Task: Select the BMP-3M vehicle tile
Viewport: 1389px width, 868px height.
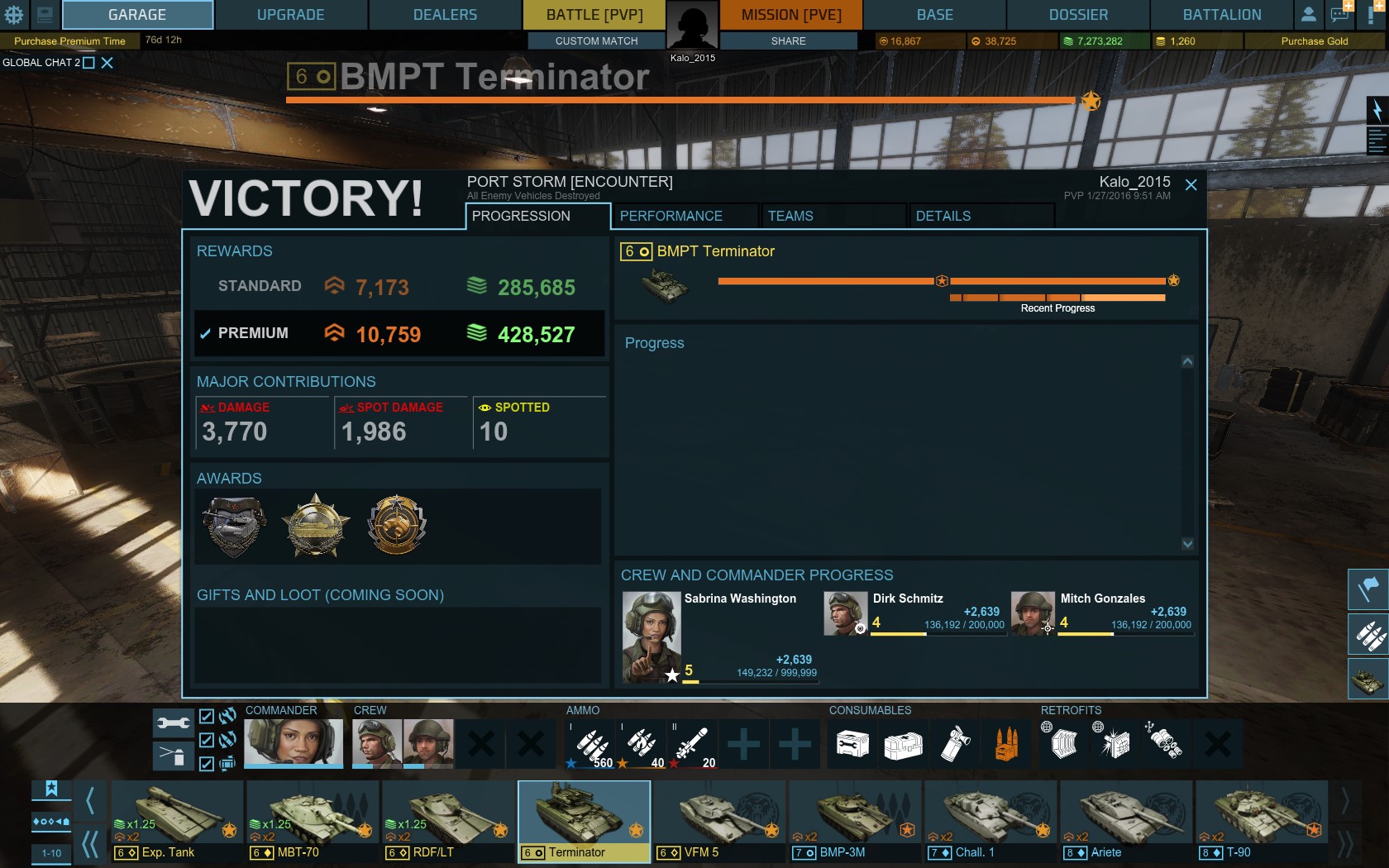Action: click(x=855, y=821)
